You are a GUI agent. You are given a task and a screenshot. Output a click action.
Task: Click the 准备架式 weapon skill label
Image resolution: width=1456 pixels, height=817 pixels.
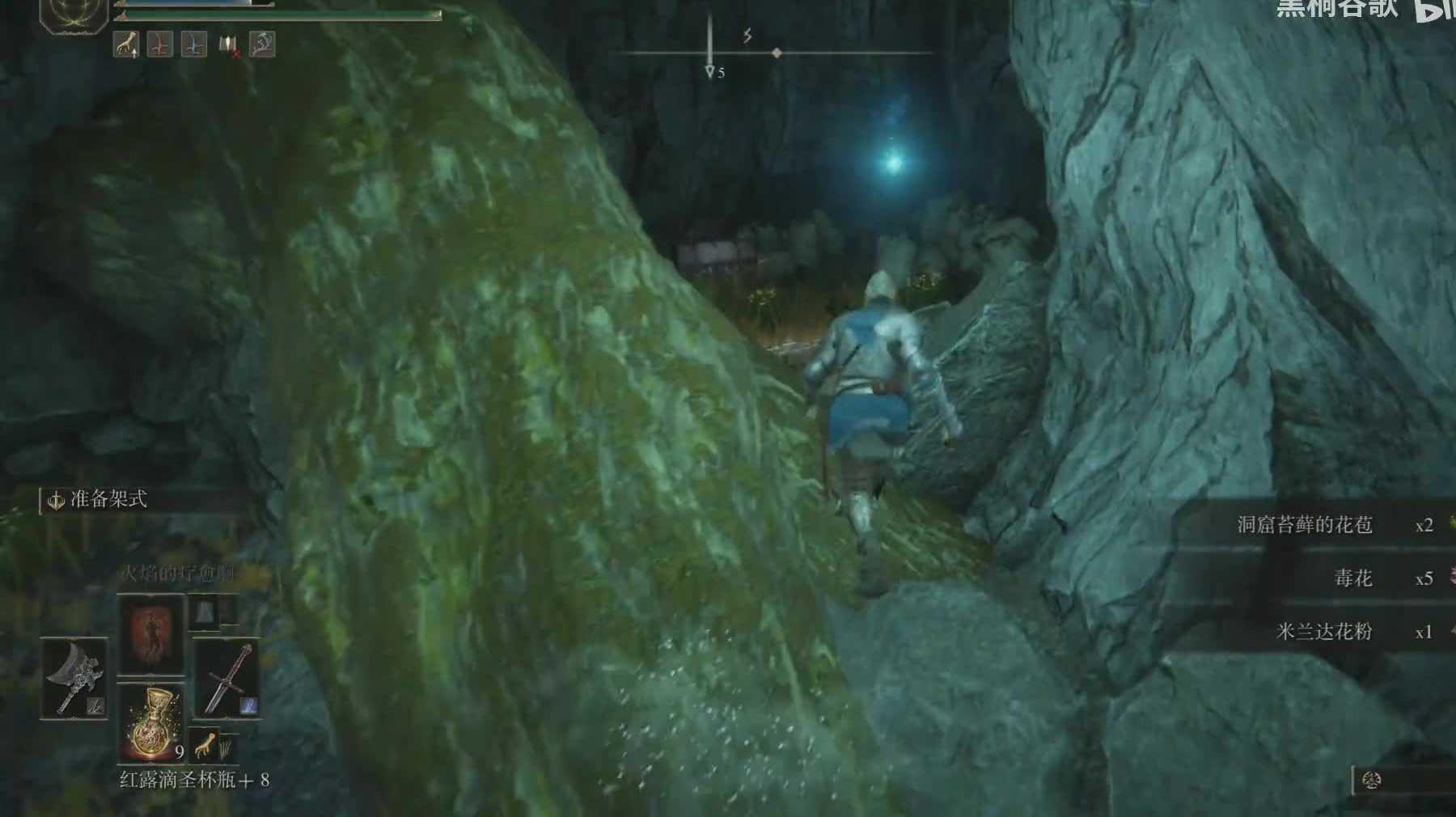pos(107,499)
